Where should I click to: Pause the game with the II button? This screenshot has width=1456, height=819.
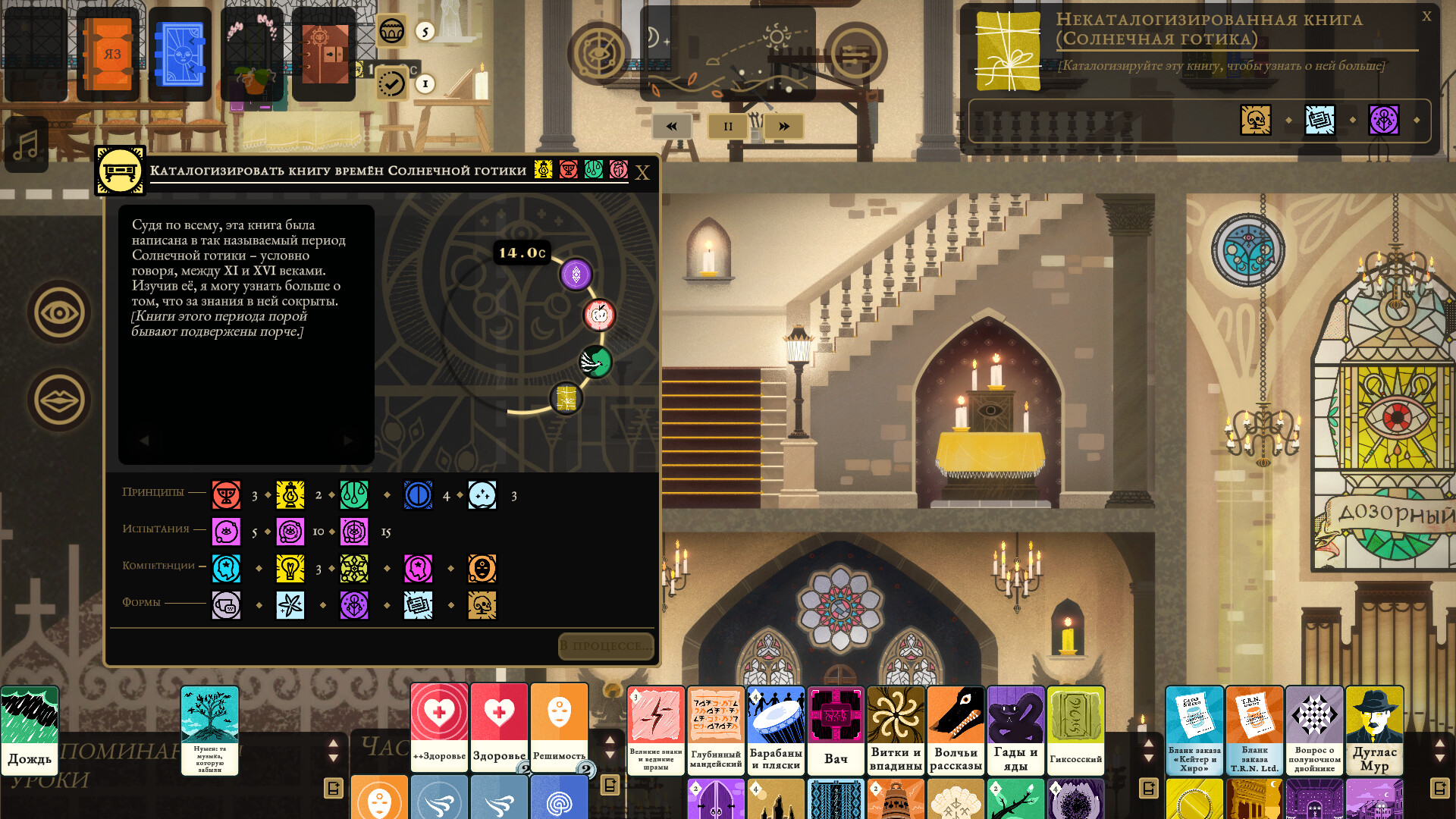coord(726,126)
